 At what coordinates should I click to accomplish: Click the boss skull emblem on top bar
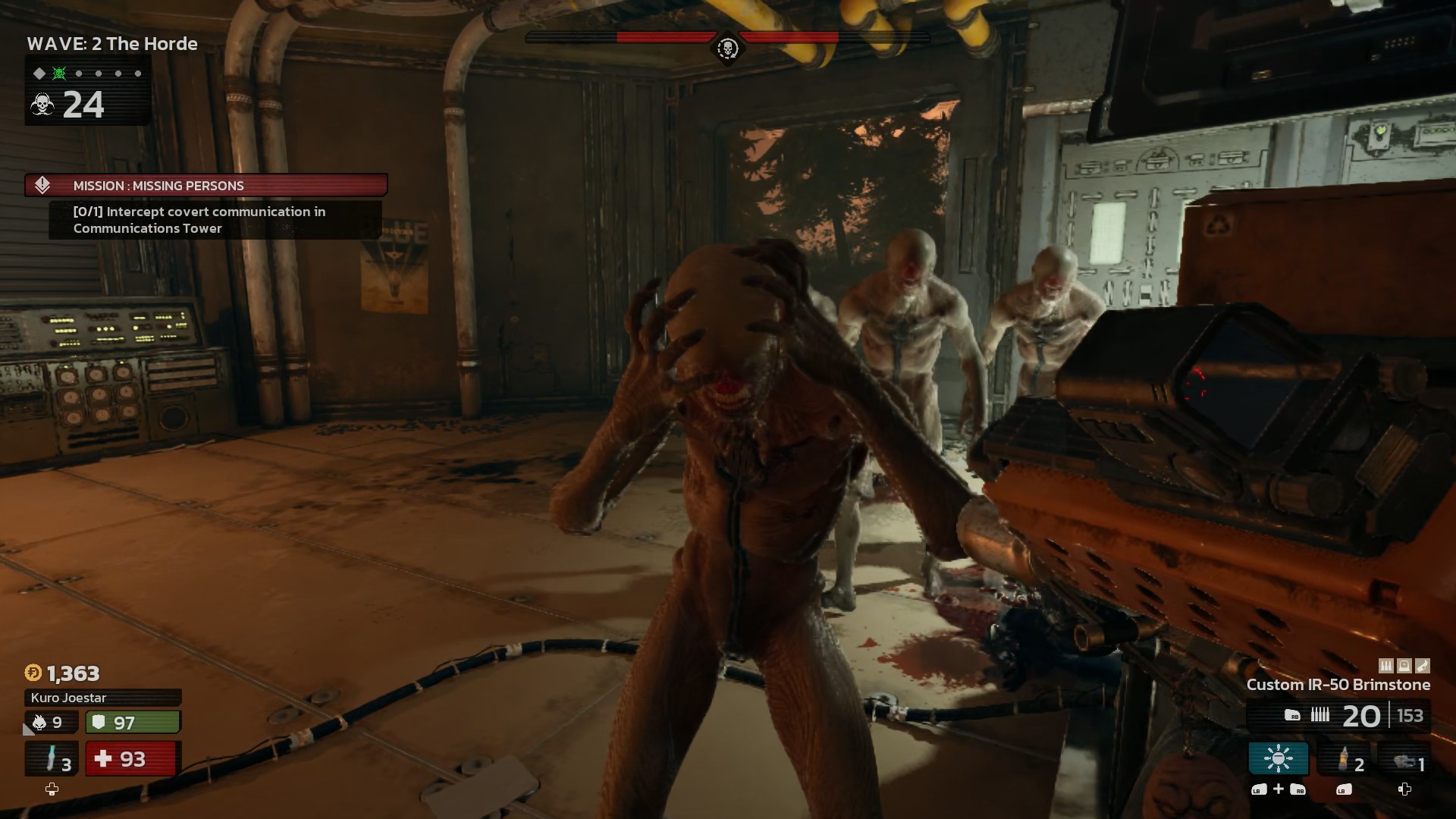click(x=727, y=49)
